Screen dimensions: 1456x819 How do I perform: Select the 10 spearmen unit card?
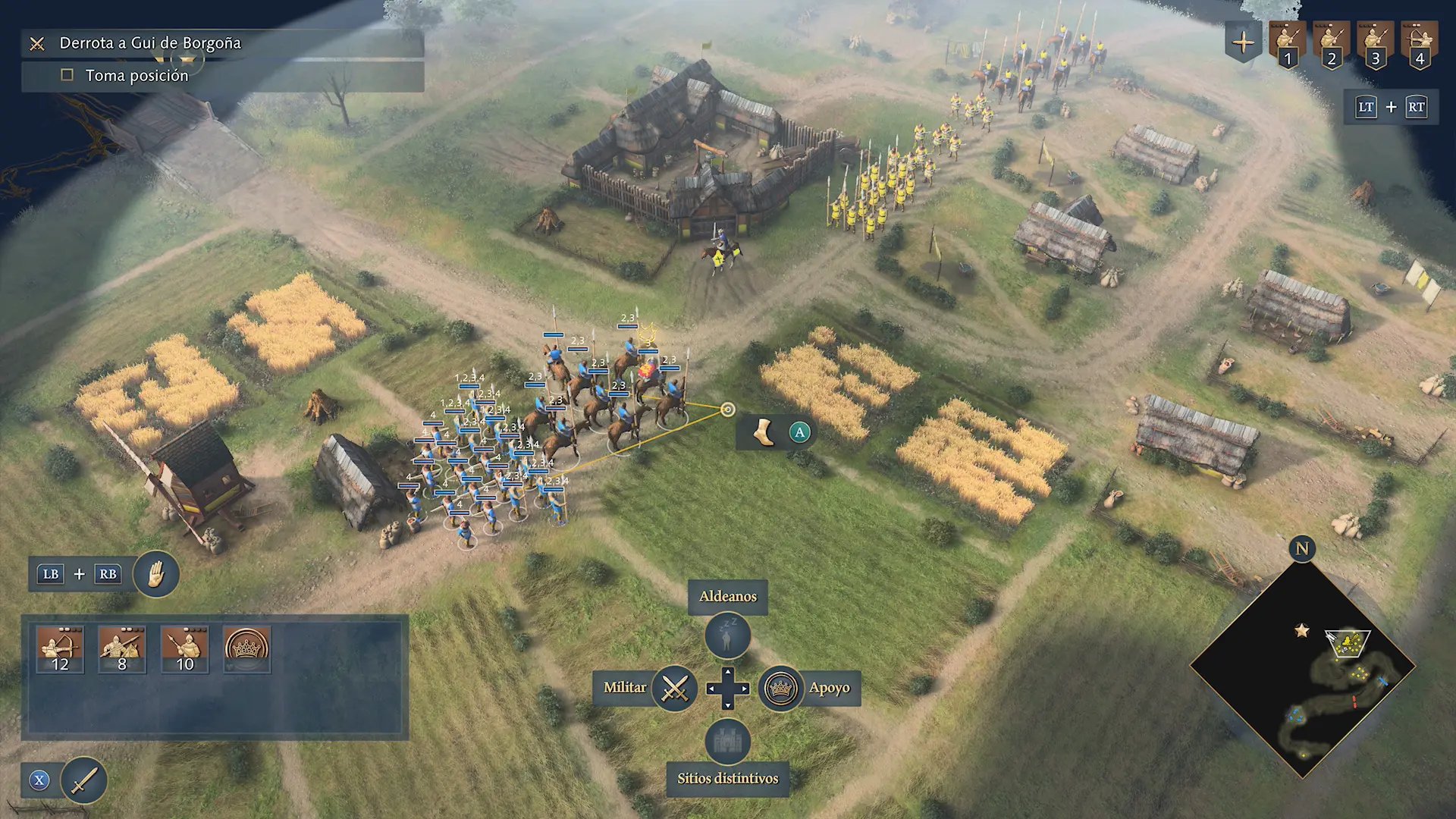pos(184,649)
